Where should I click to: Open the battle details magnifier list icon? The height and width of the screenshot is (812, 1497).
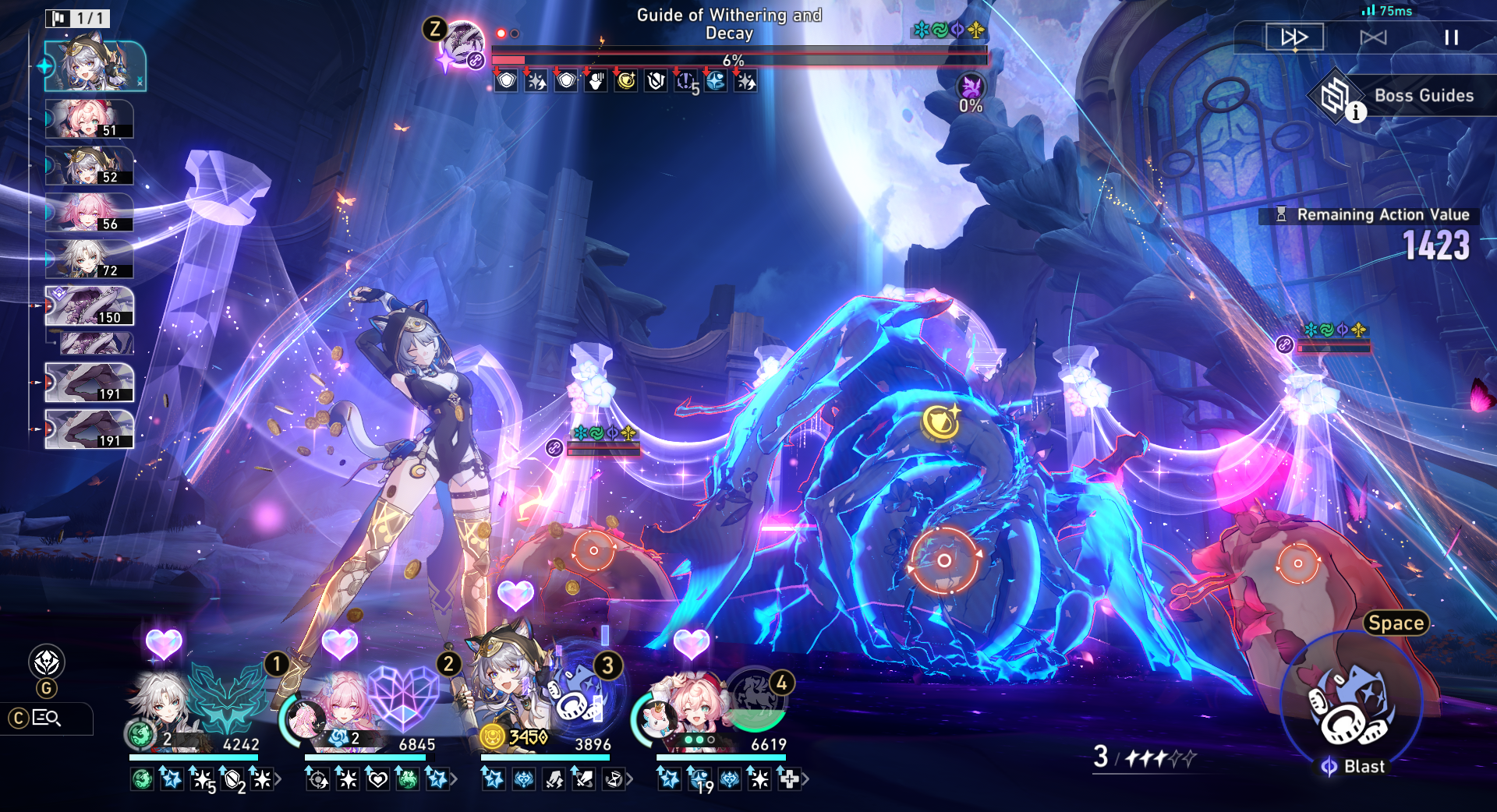[46, 718]
